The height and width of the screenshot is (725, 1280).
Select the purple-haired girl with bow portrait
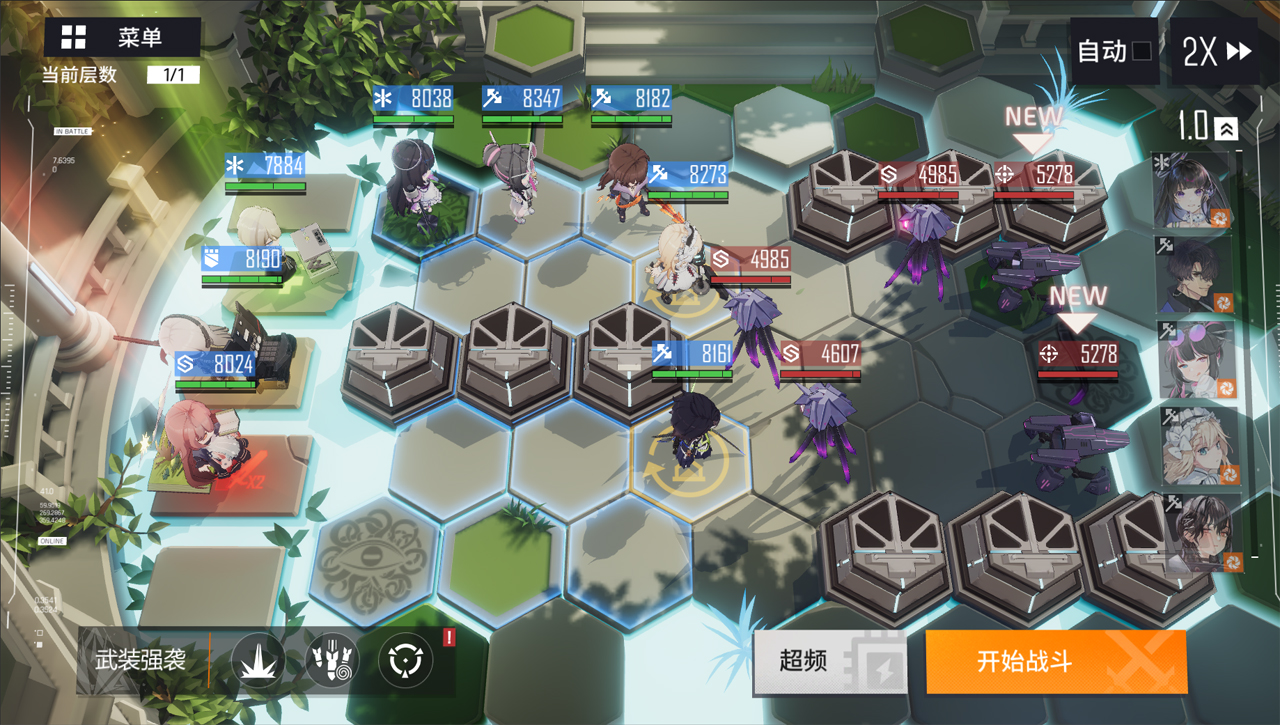pos(1194,190)
